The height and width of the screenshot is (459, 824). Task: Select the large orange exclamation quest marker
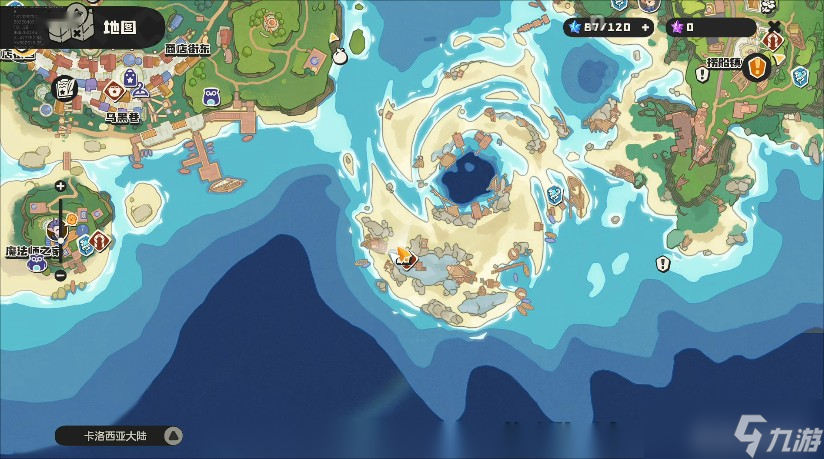click(x=757, y=68)
